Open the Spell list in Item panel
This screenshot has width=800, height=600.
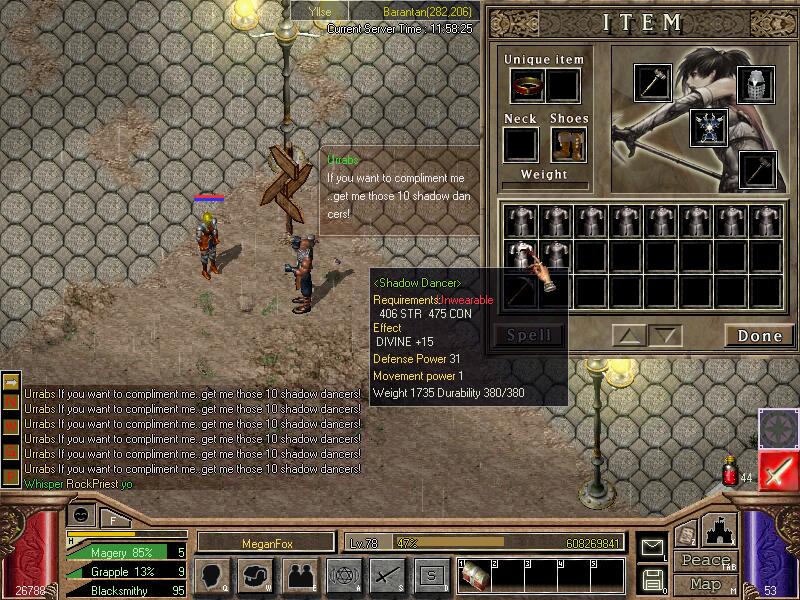[x=529, y=336]
